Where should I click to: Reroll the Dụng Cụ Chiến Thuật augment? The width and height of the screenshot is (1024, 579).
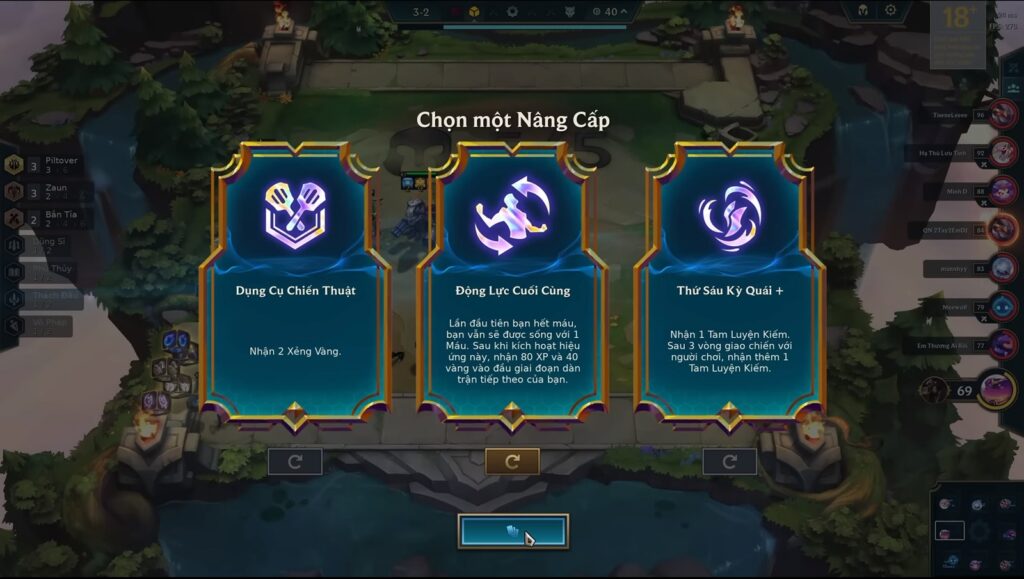click(x=295, y=462)
